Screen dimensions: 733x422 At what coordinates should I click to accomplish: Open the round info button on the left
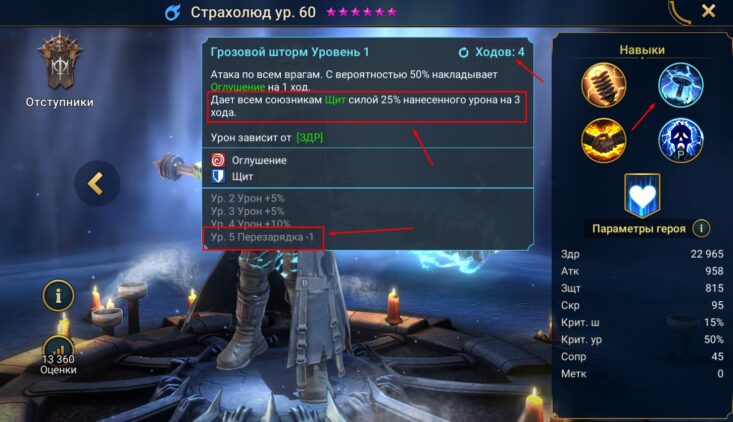click(59, 295)
